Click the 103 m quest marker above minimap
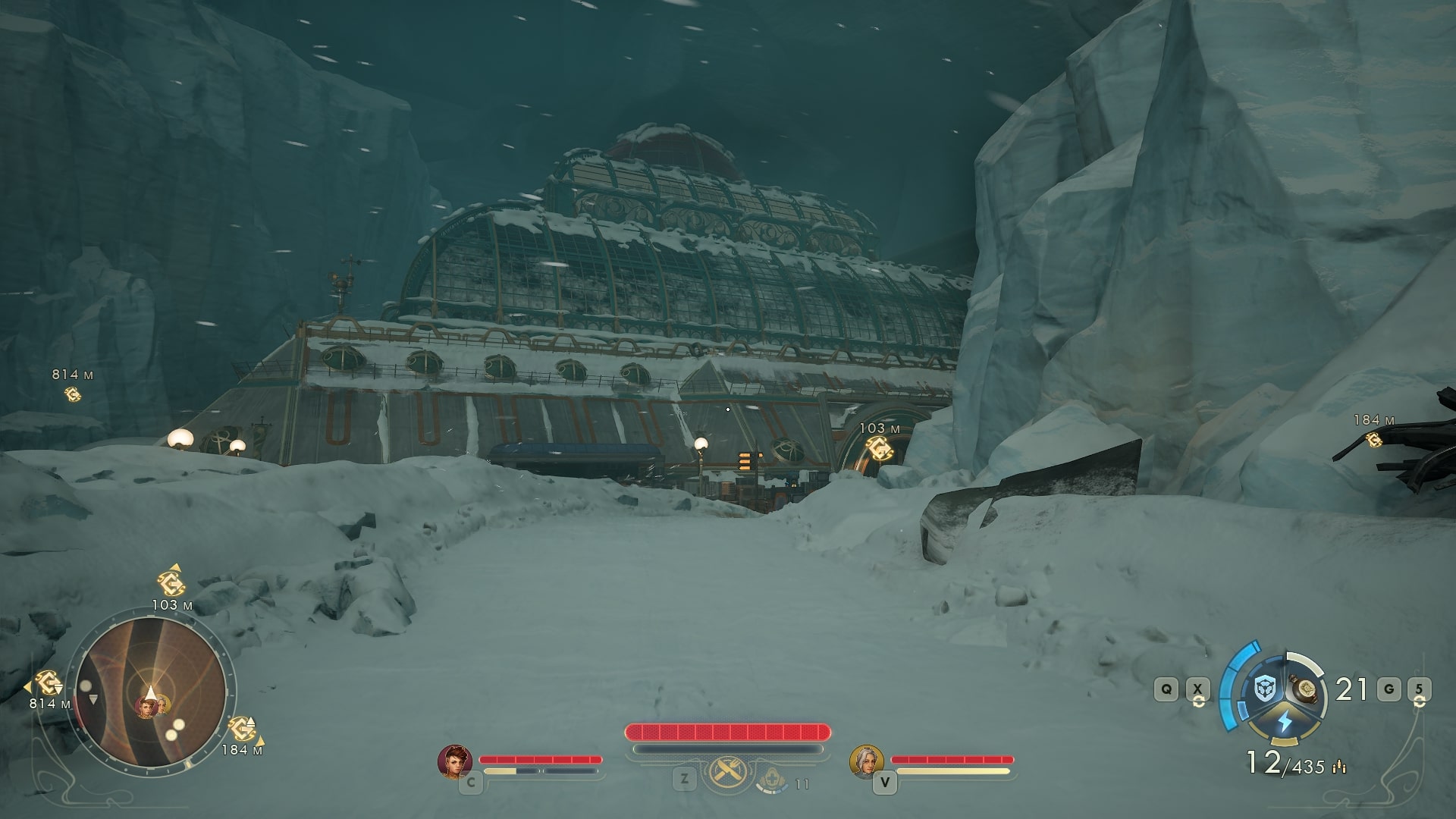This screenshot has height=819, width=1456. pos(170,582)
